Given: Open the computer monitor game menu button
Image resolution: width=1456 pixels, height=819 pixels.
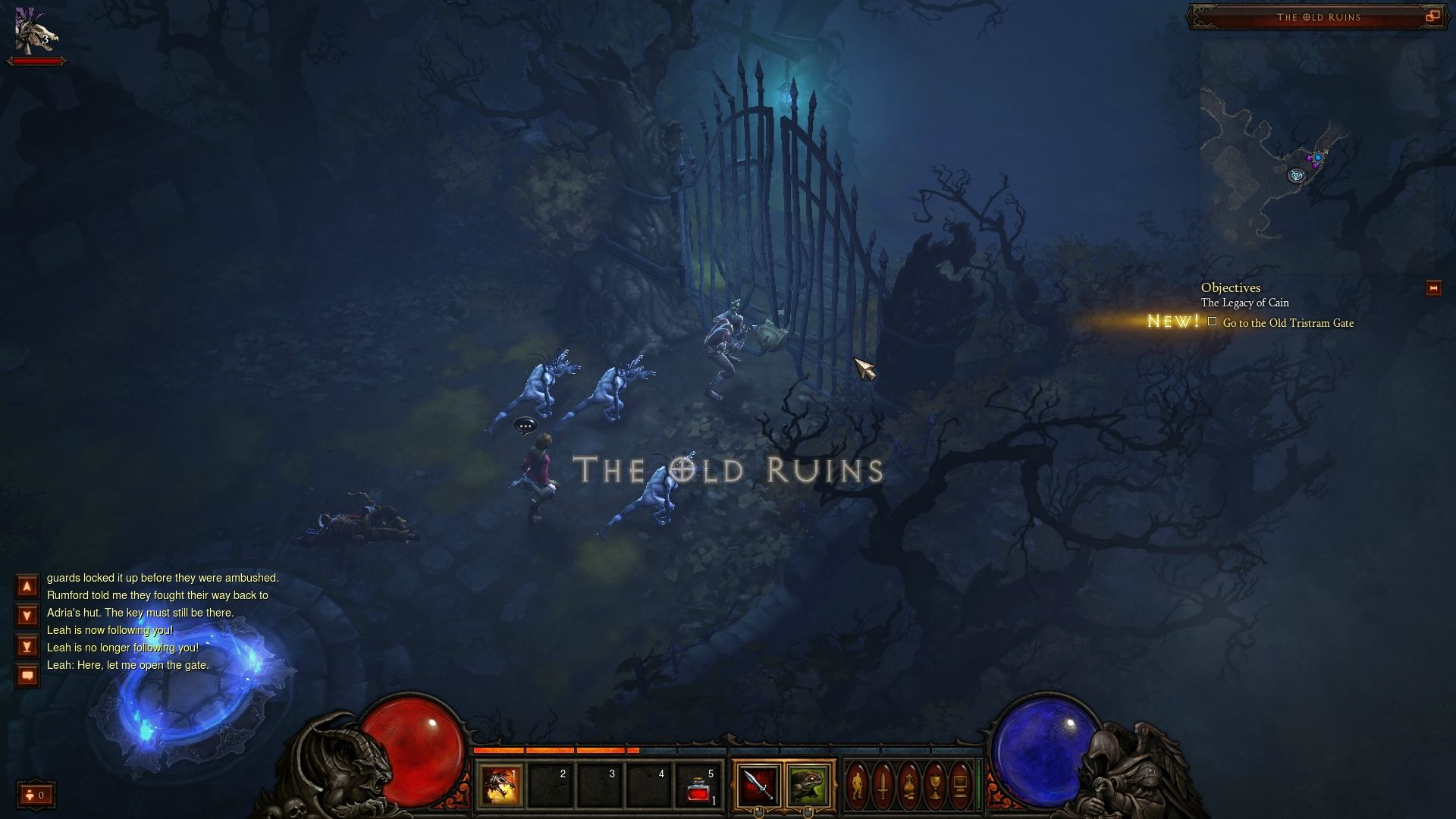Looking at the screenshot, I should click(x=960, y=786).
